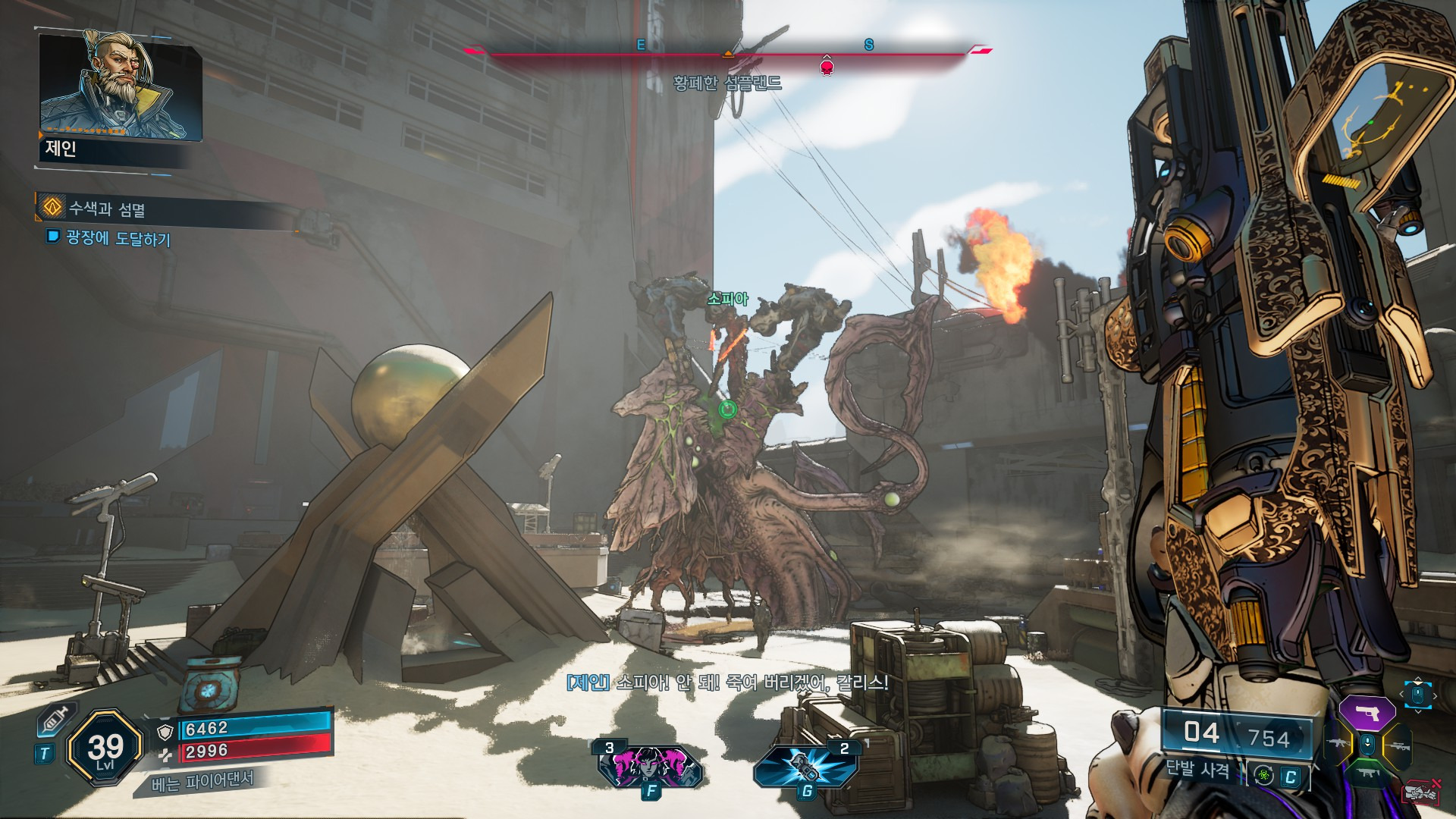Click the red skull marker on the compass
1456x819 pixels.
pos(827,67)
